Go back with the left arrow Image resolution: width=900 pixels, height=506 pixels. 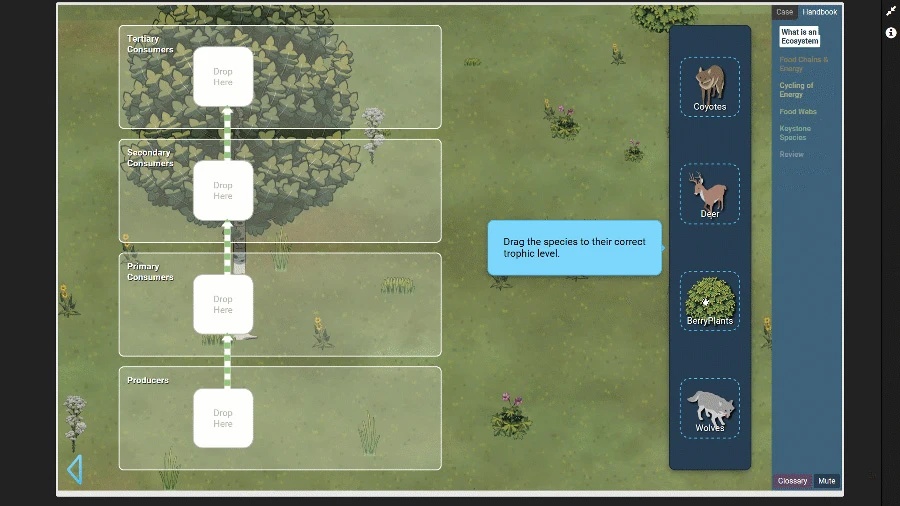pyautogui.click(x=74, y=469)
